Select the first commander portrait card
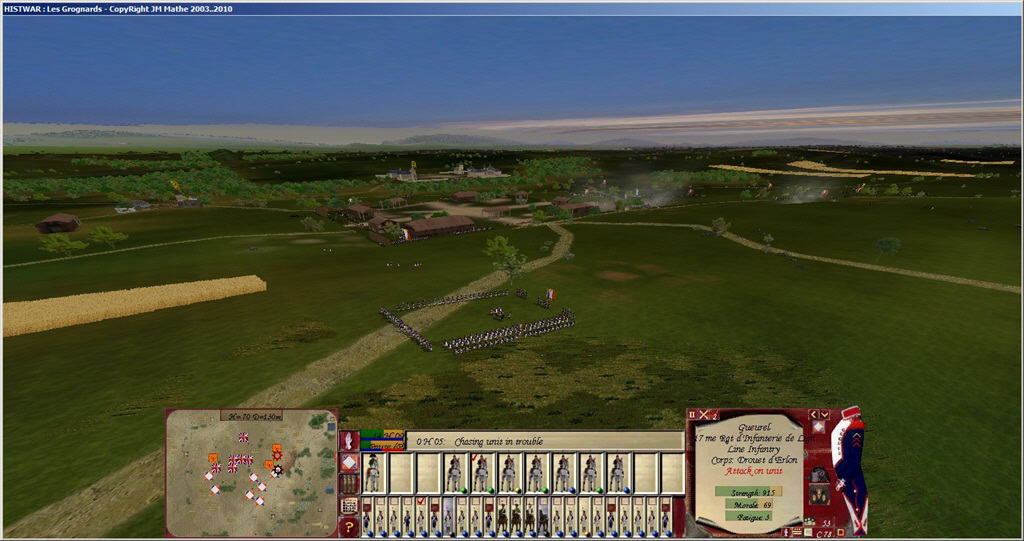This screenshot has width=1024, height=541. [373, 473]
